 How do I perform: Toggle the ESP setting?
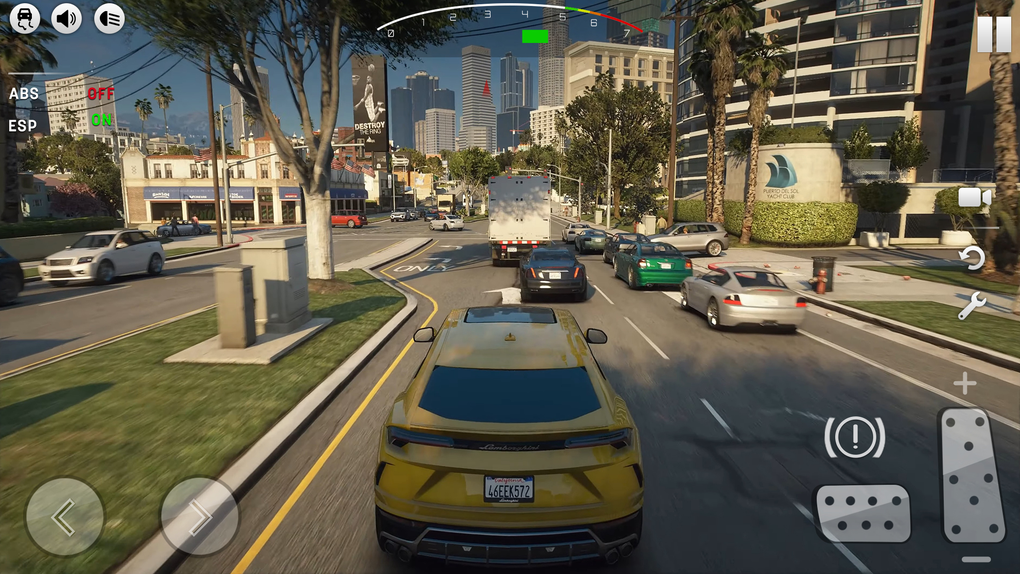click(101, 120)
